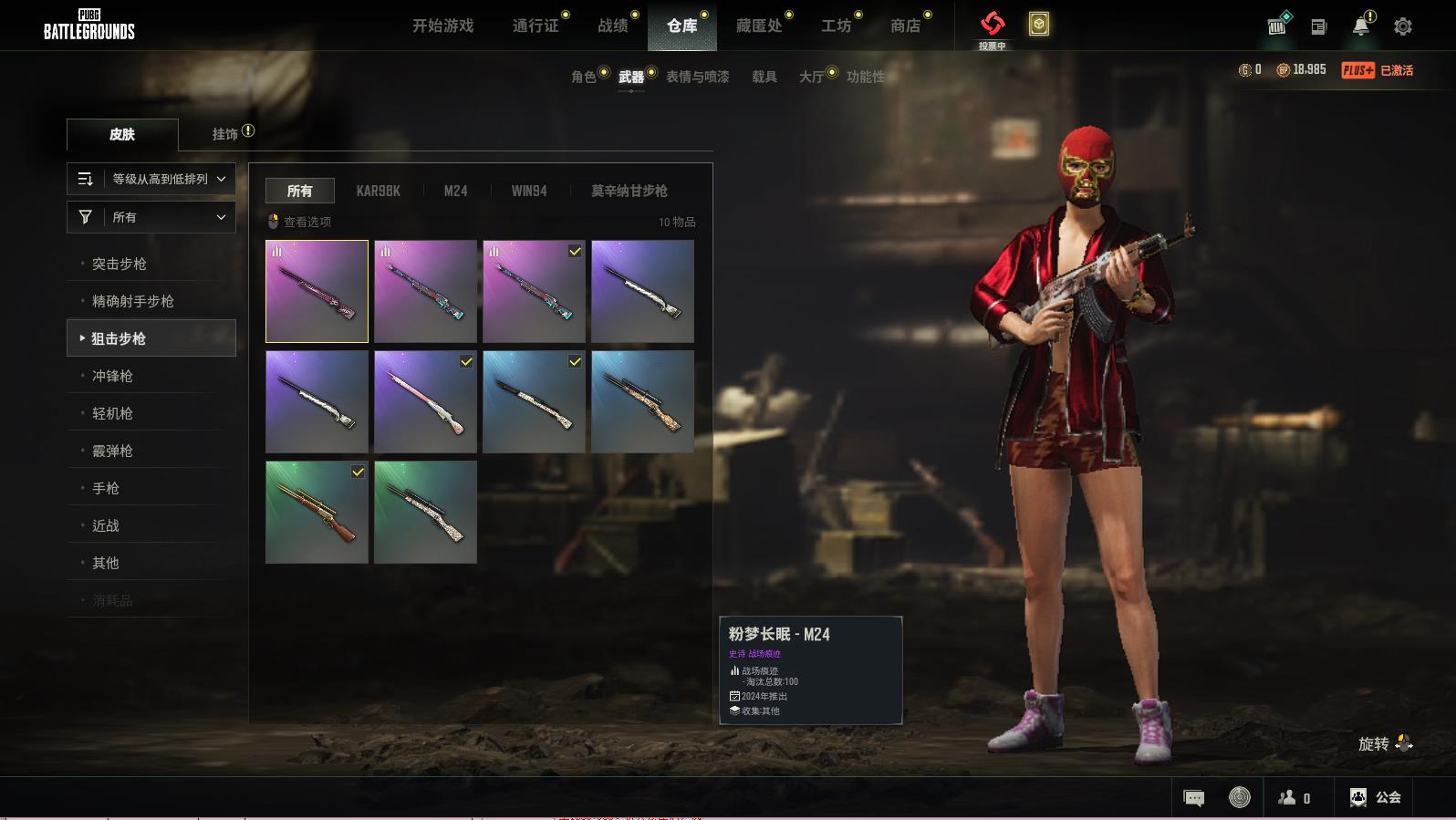
Task: Switch to the 挂饰 charms tab
Action: [x=225, y=134]
